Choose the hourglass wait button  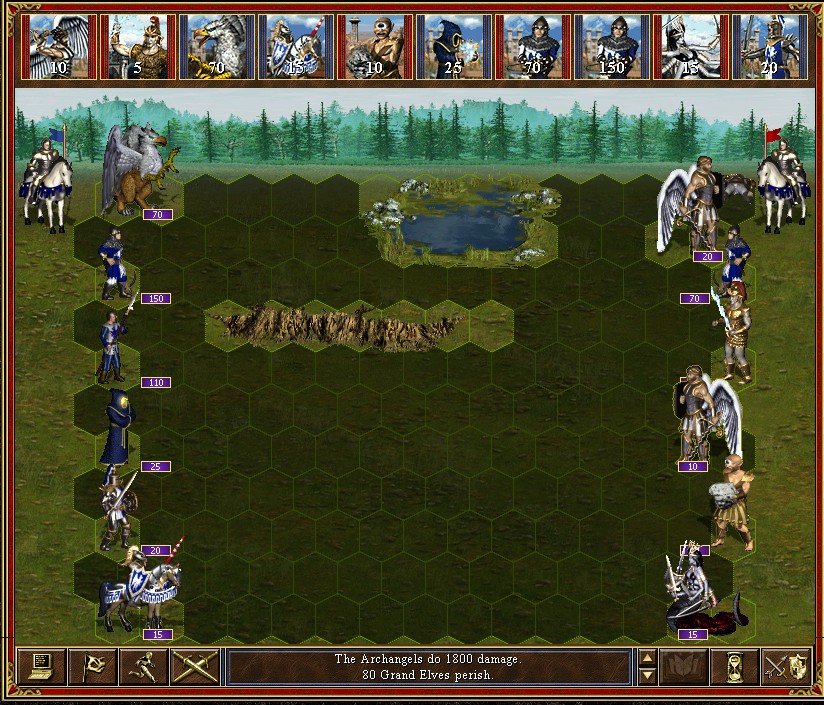coord(735,666)
